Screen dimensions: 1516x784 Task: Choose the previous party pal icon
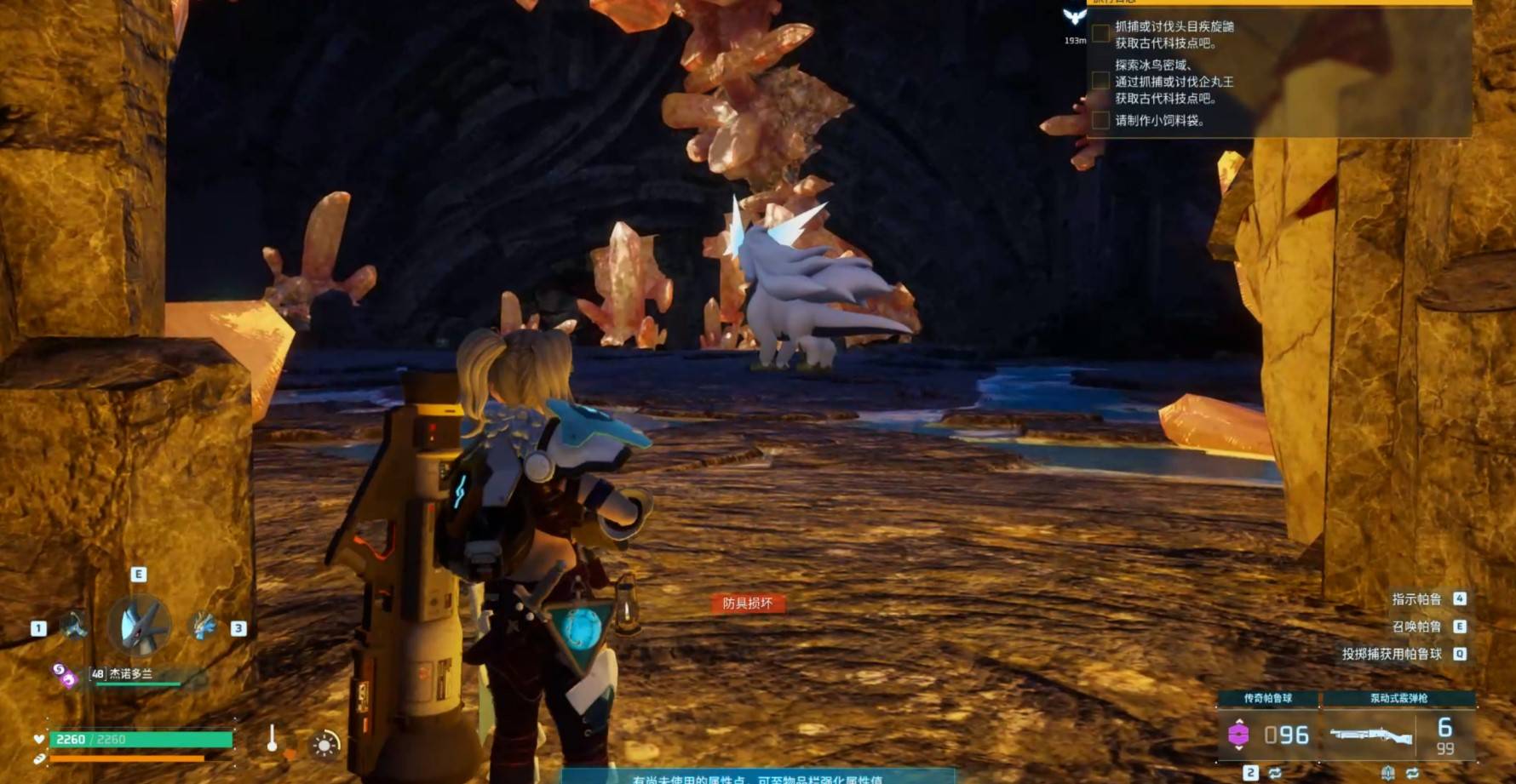tap(74, 626)
